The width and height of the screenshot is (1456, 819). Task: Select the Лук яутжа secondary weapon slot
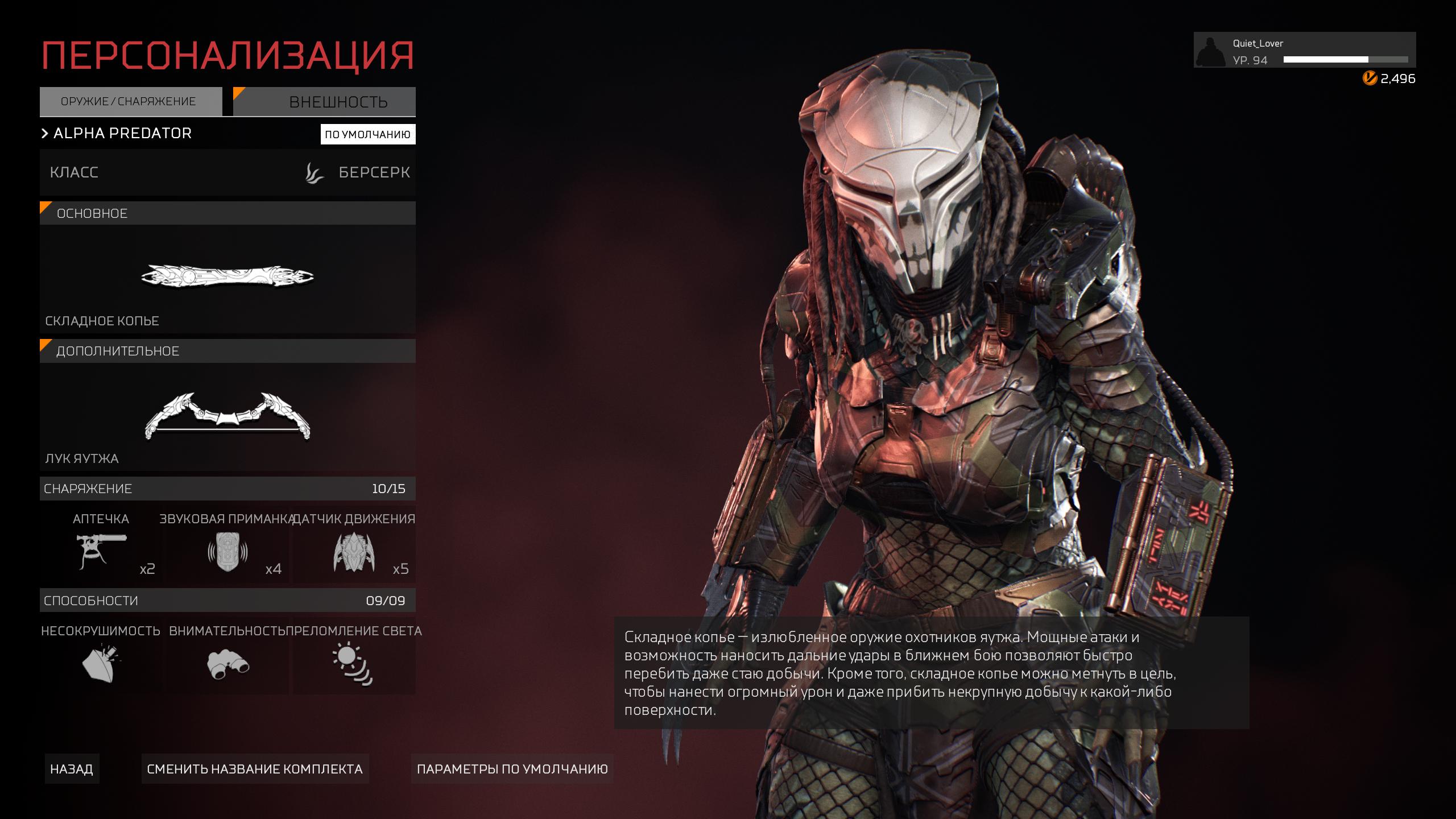coord(227,416)
